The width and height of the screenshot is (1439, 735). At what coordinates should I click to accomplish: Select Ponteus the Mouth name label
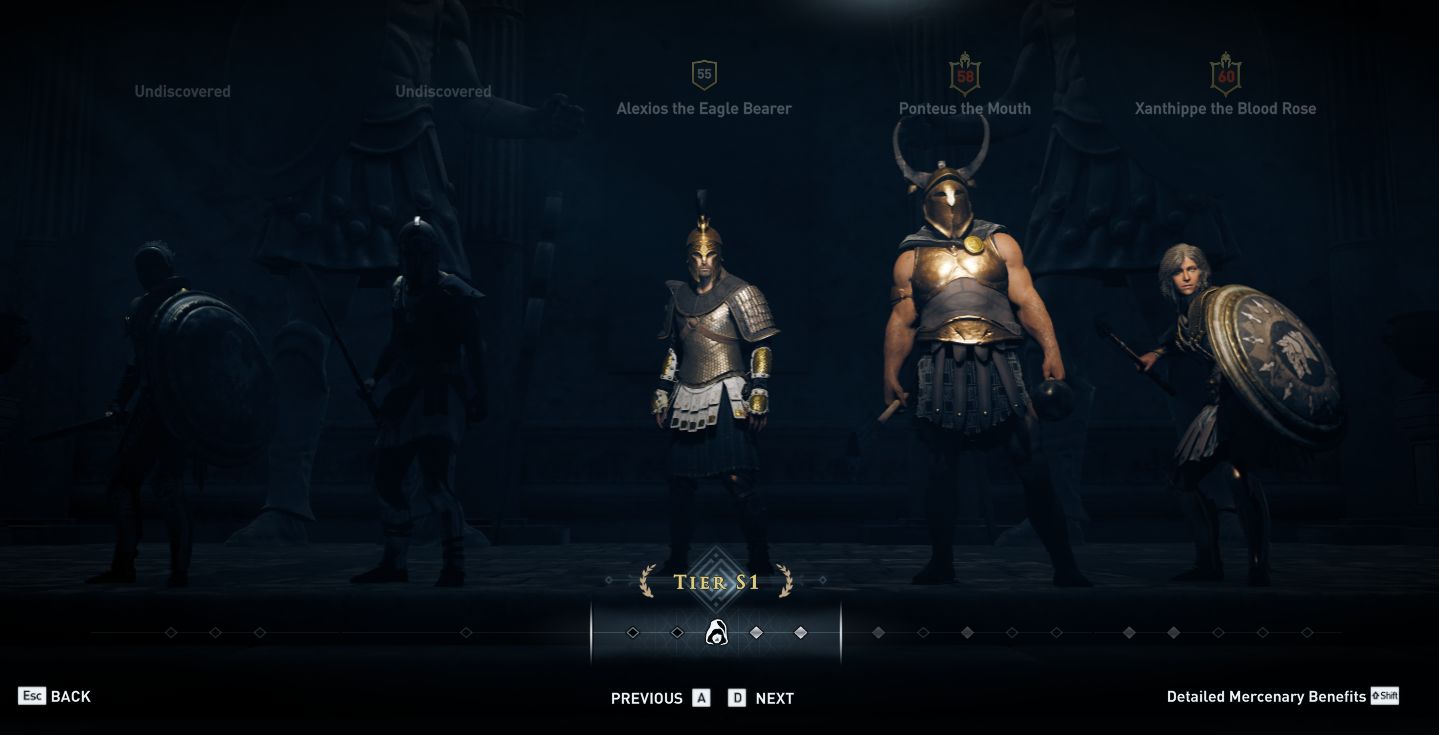[964, 108]
